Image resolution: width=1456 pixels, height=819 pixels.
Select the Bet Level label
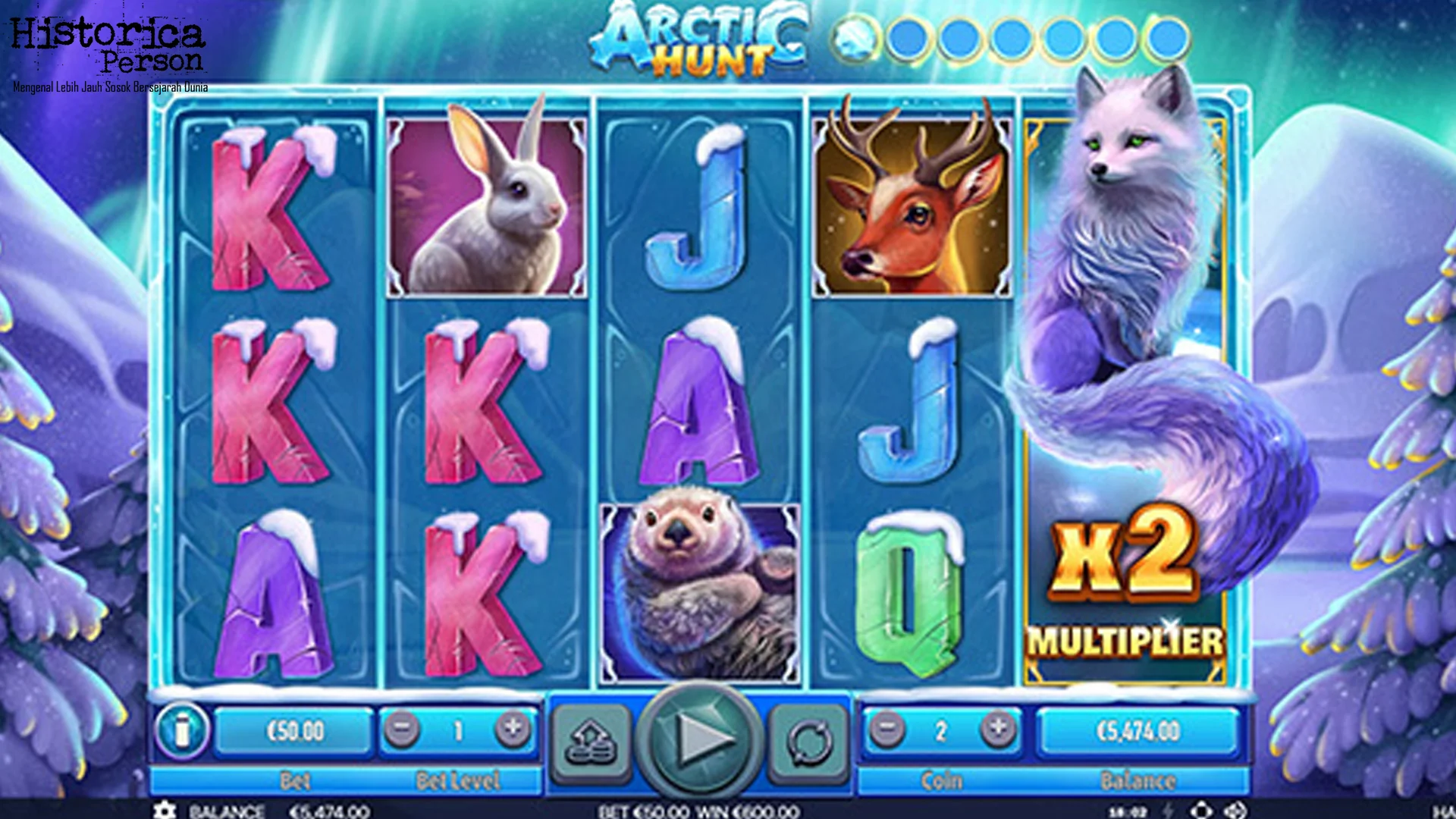point(457,780)
